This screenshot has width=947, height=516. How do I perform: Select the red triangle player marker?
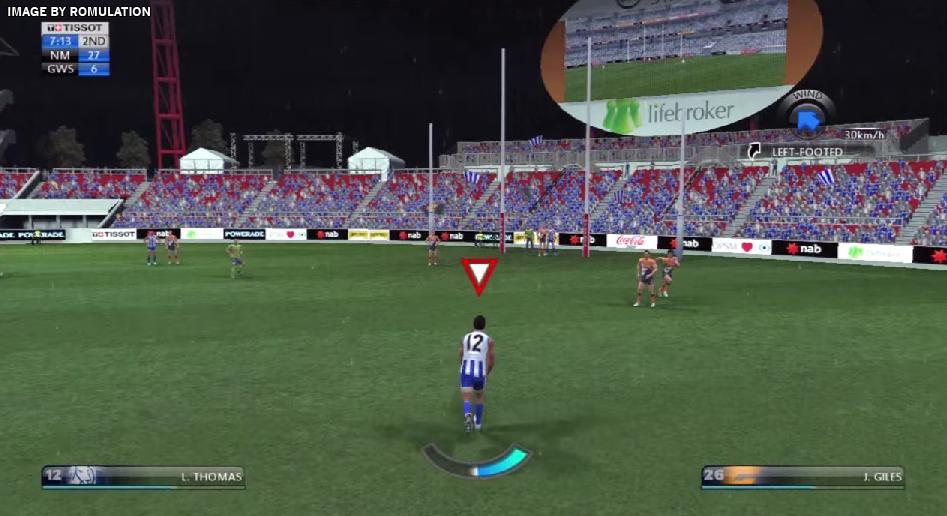[479, 275]
